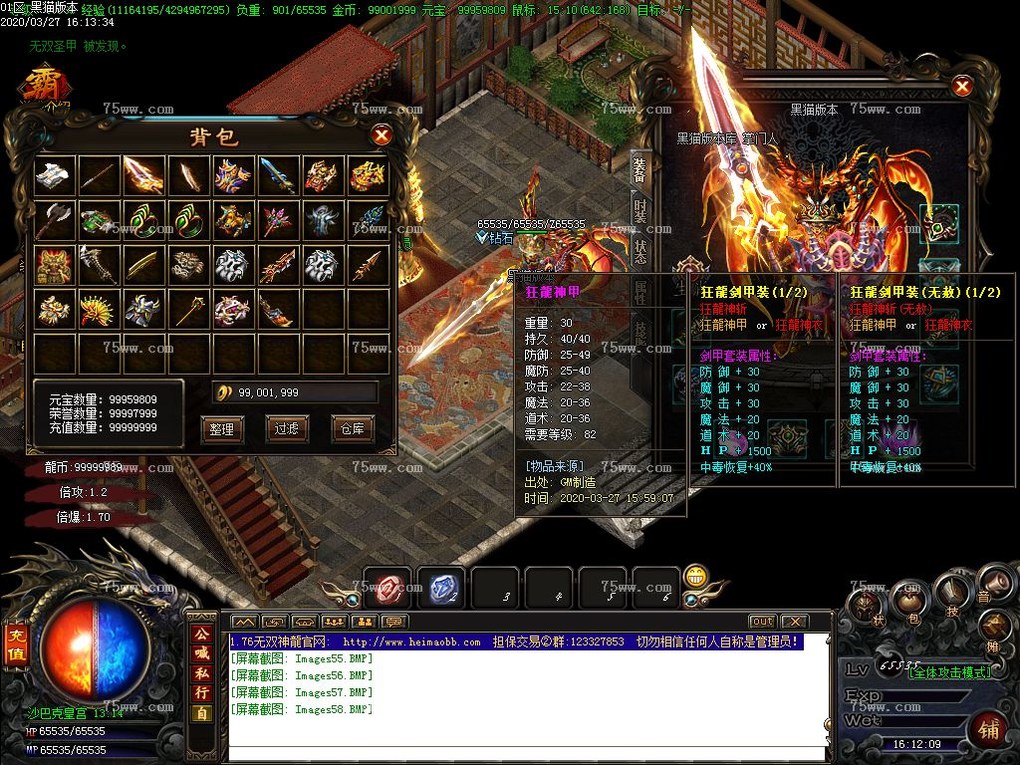1020x765 pixels.
Task: Choose the battle axe item in the backpack
Action: click(x=55, y=219)
